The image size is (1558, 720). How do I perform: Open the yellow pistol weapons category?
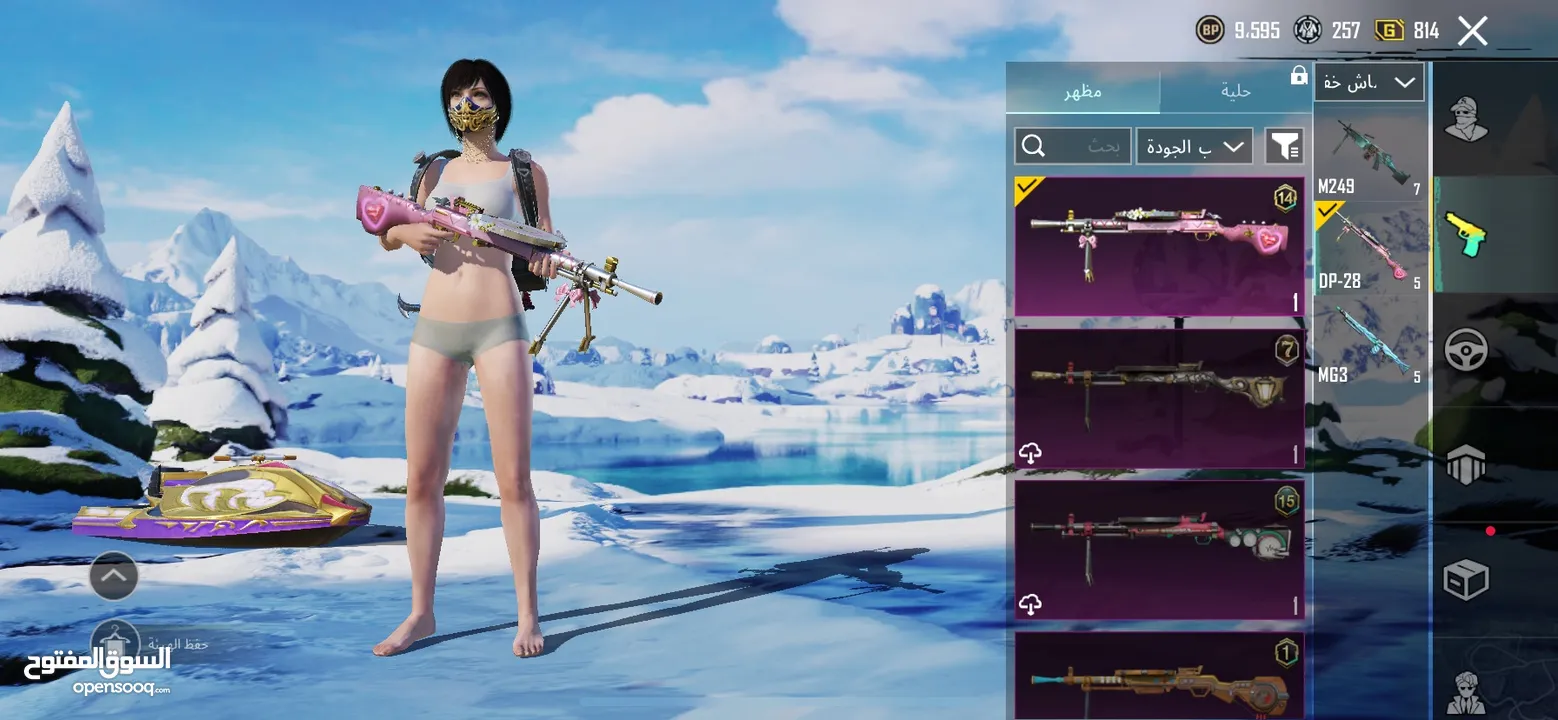(x=1466, y=234)
